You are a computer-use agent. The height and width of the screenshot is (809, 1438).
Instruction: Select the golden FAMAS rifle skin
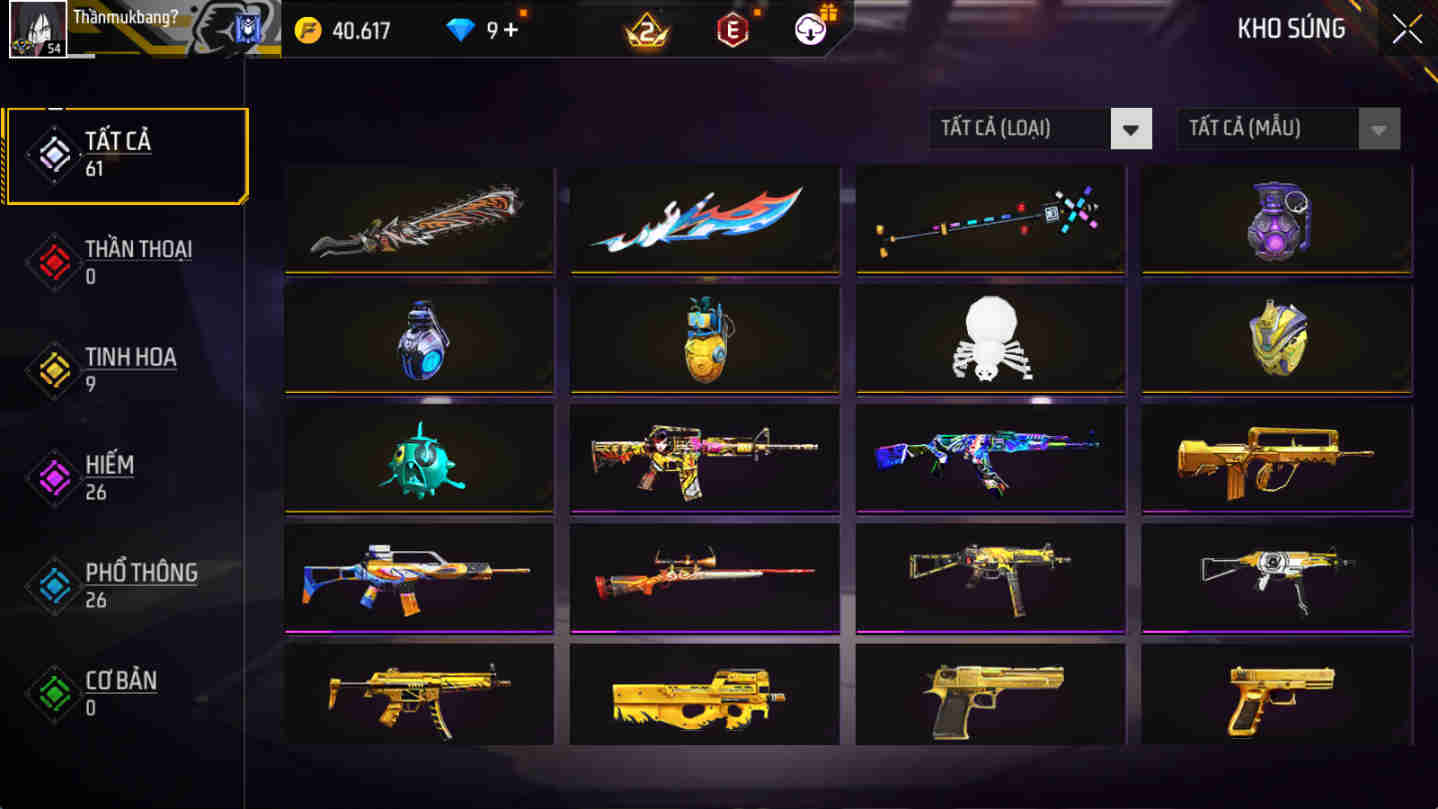tap(1275, 458)
